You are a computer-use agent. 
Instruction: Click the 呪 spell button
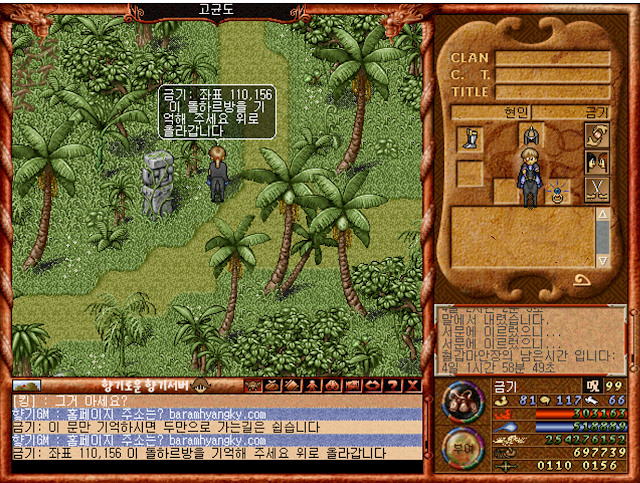(x=592, y=386)
